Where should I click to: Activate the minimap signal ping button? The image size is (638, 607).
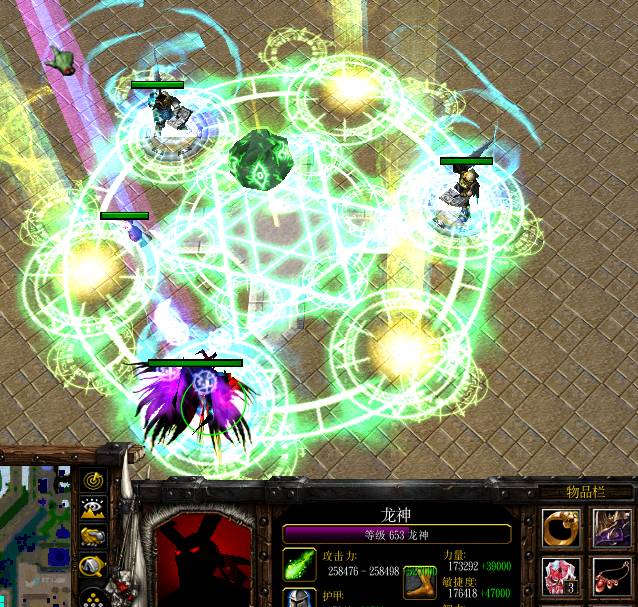(x=93, y=483)
